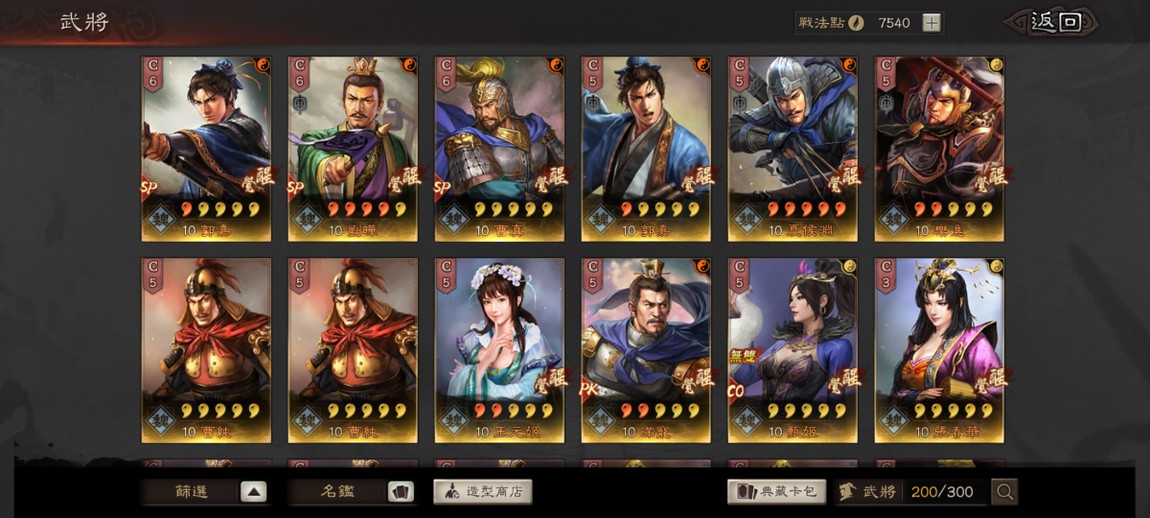Open the 造型商店 costume shop
1150x518 pixels.
[x=483, y=492]
